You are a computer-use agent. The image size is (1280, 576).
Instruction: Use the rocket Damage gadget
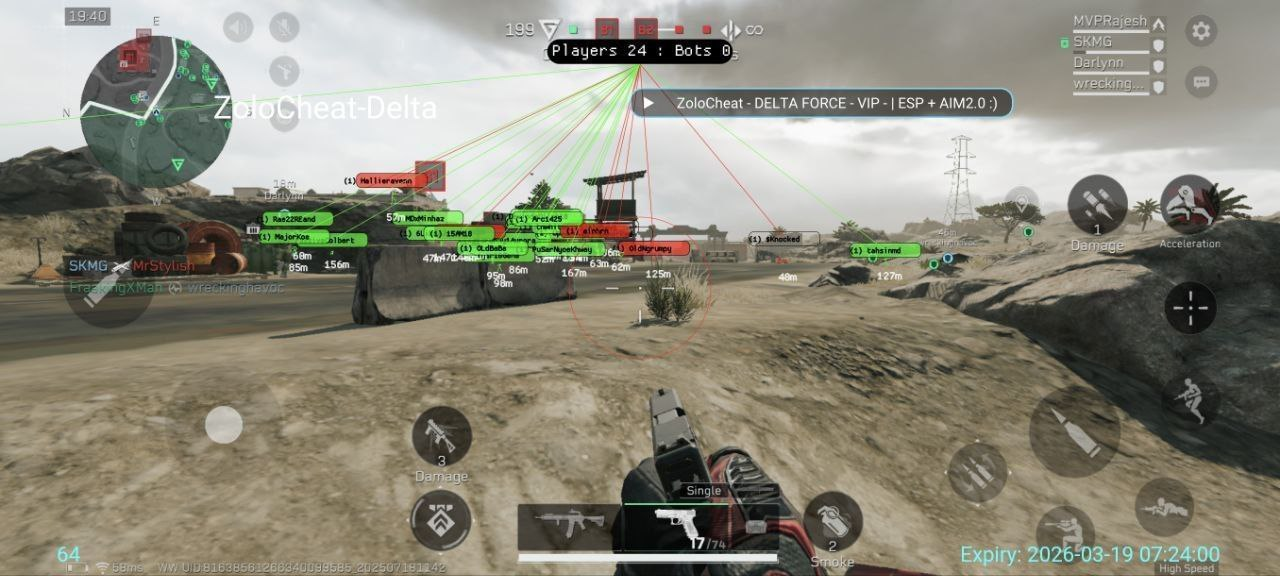point(1097,205)
